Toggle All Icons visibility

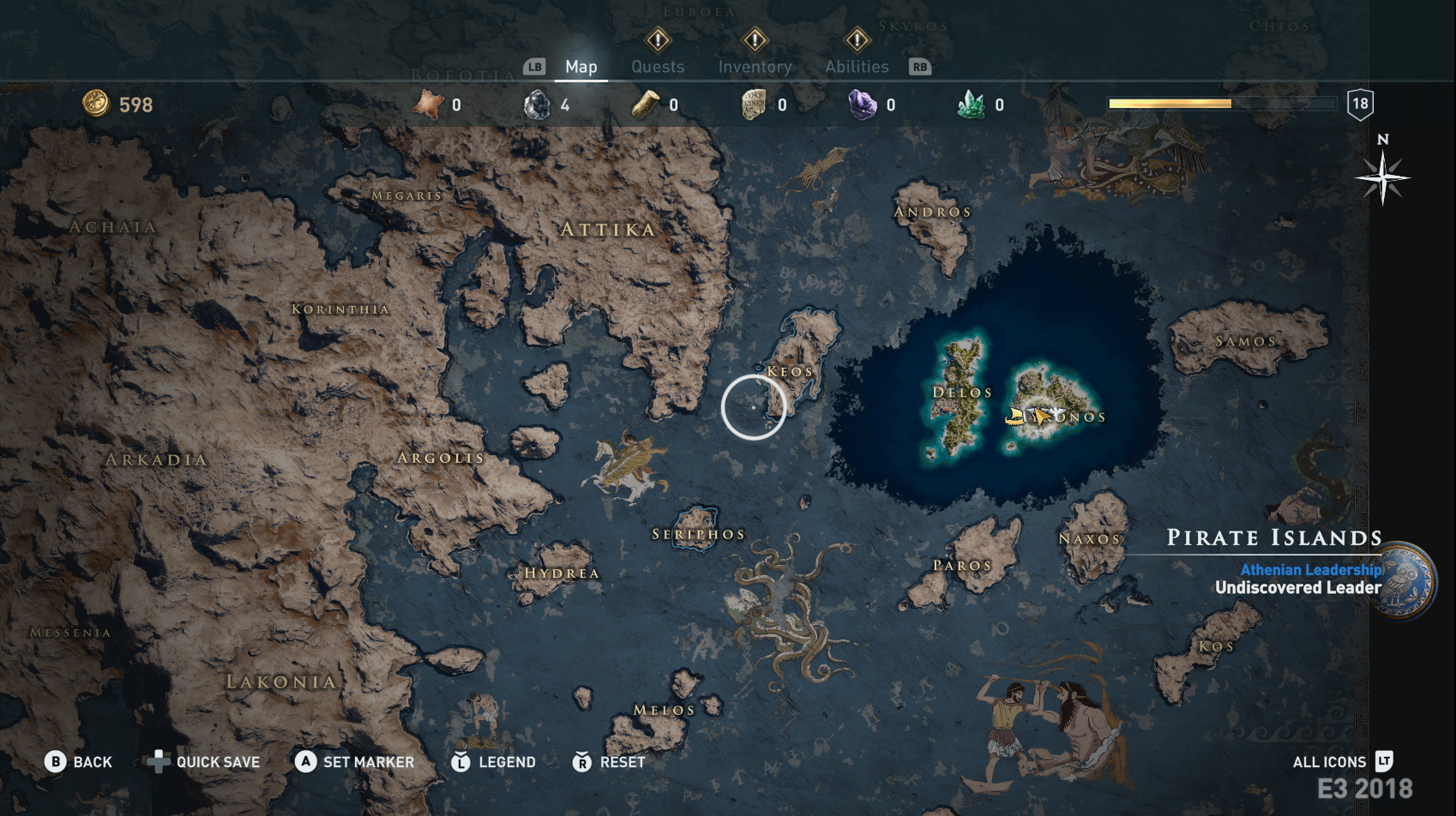pyautogui.click(x=1329, y=761)
